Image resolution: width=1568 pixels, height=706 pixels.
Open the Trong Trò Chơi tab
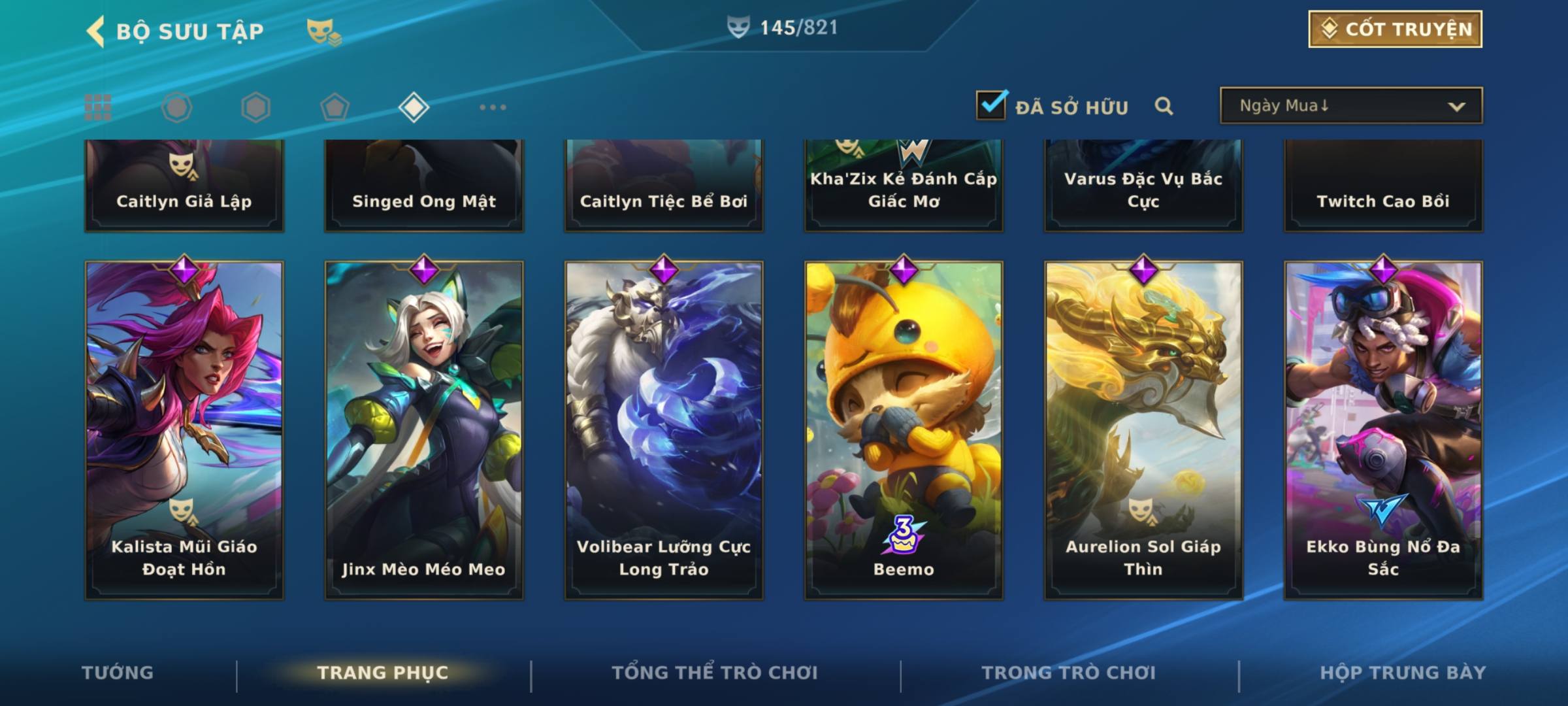(x=1069, y=673)
